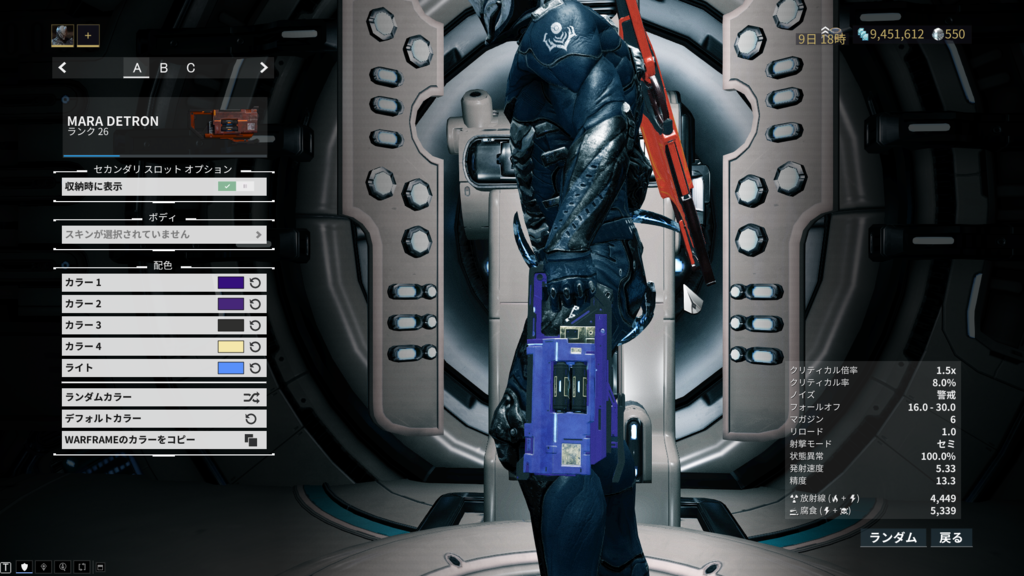Viewport: 1024px width, 576px height.
Task: Select appearance config A tab
Action: pos(137,68)
